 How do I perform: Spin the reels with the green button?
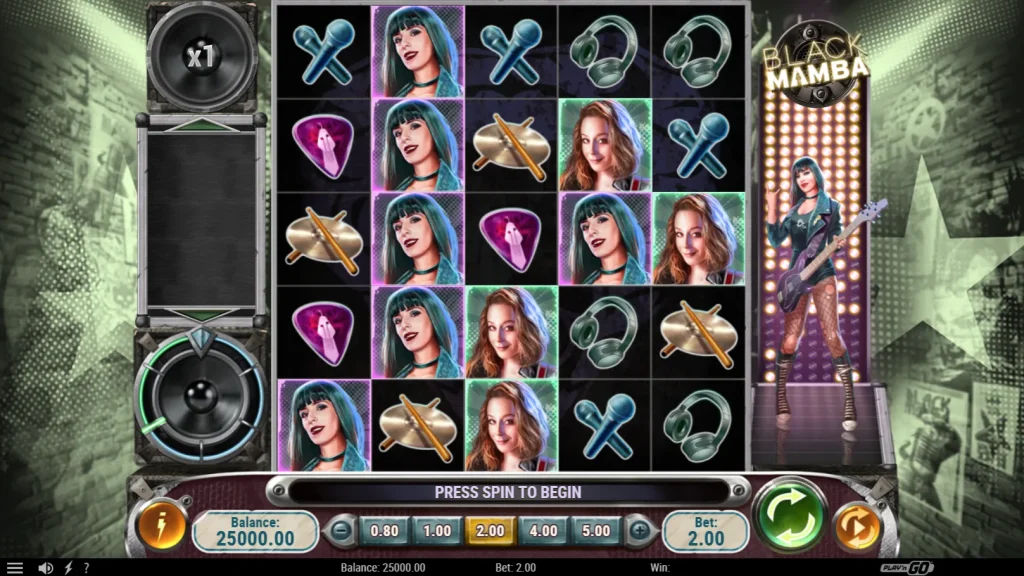click(790, 517)
